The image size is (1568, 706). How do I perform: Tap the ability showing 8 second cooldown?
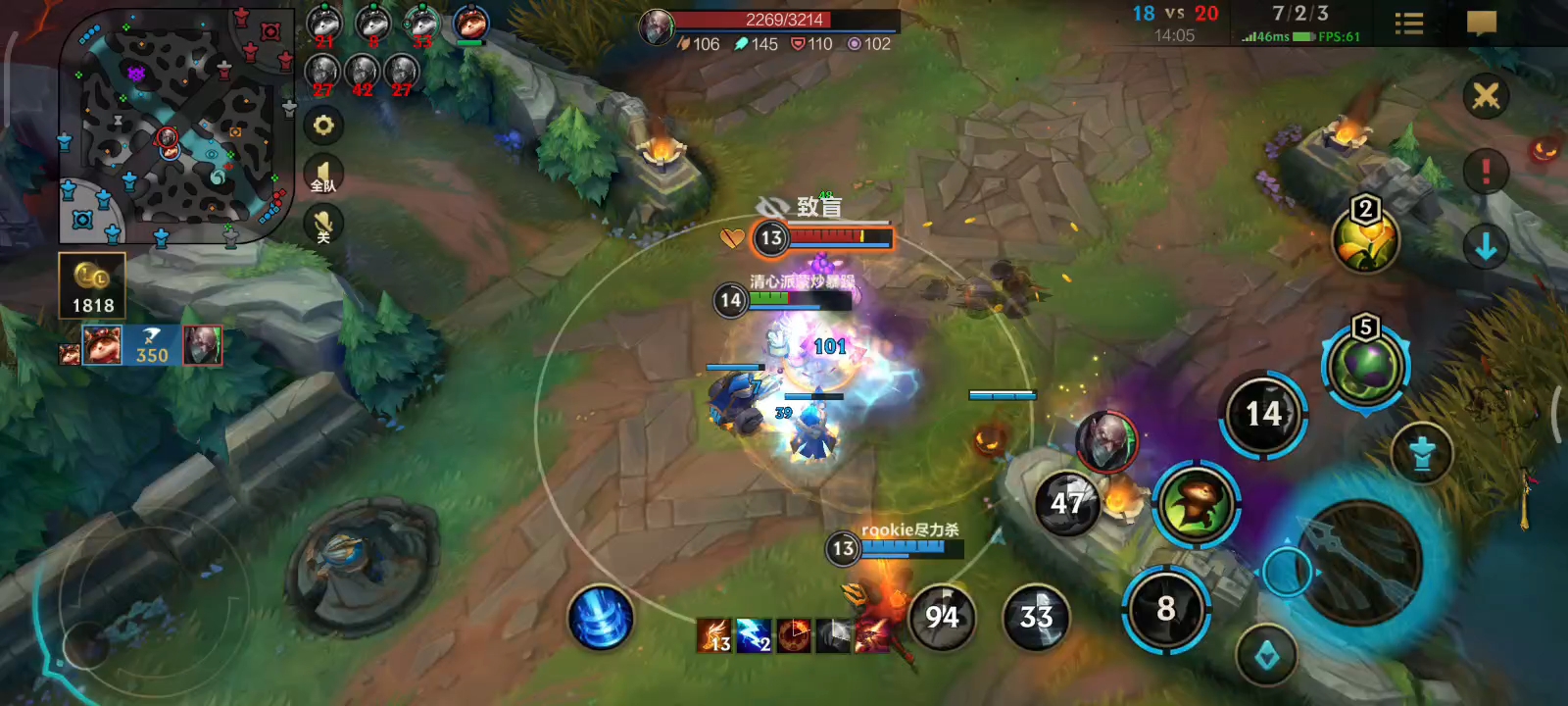[x=1165, y=609]
